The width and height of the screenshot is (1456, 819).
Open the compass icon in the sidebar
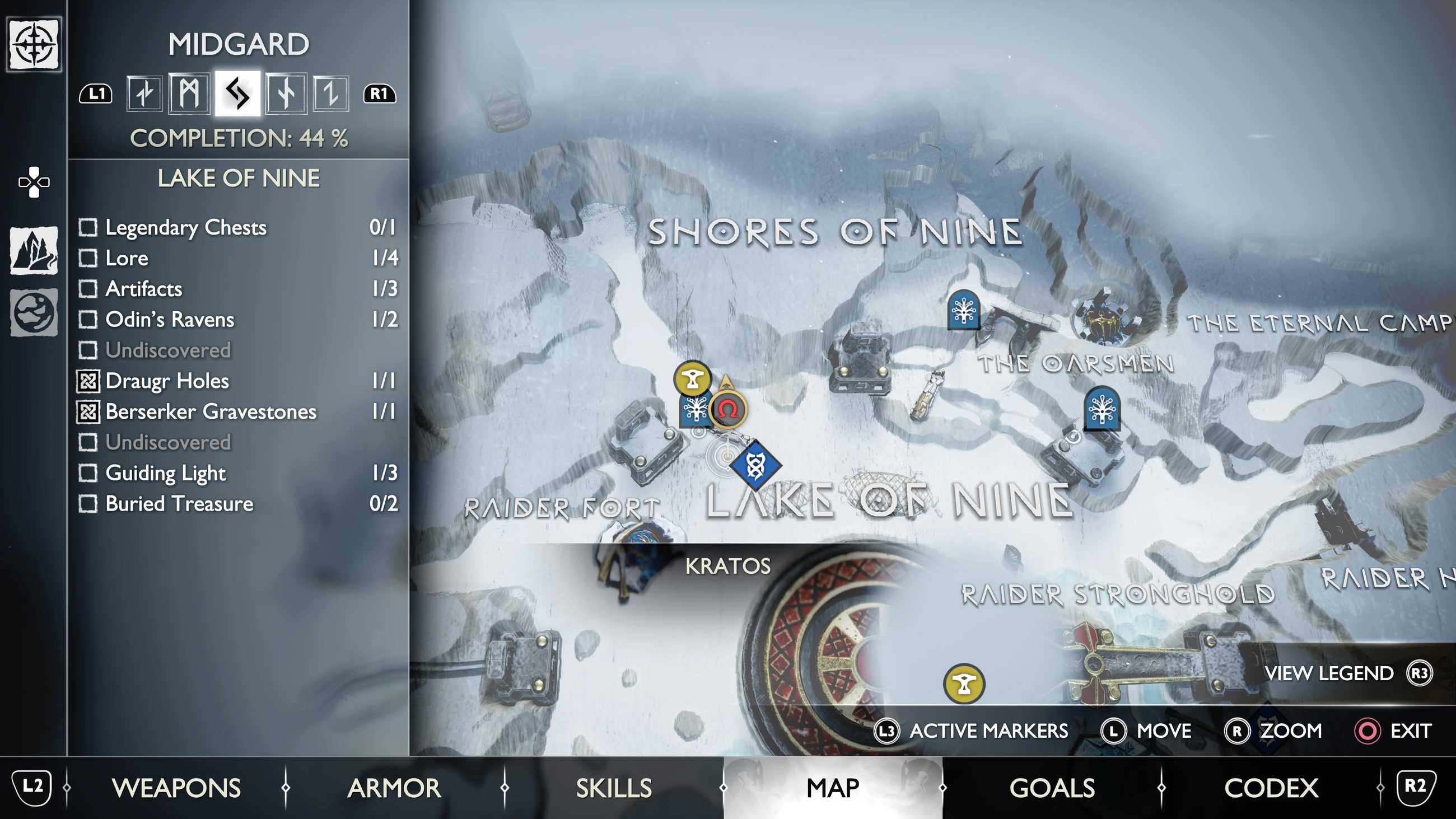click(x=34, y=44)
